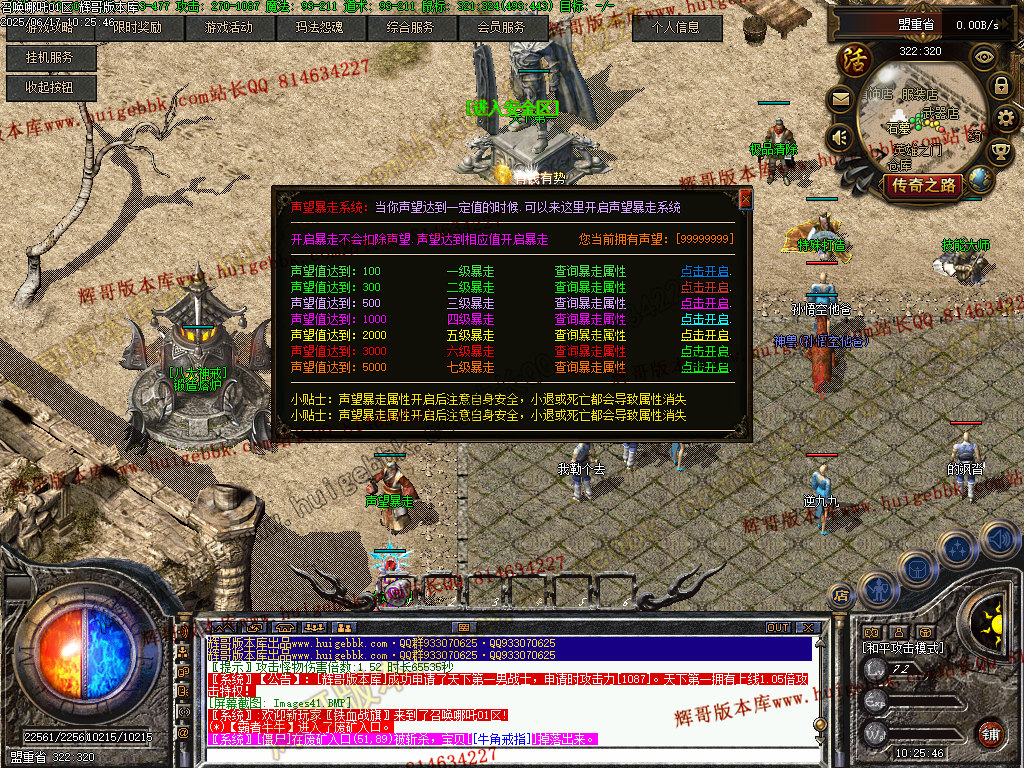Switch the 和平攻击模式 attack mode
Screen dimensions: 1024x768
902,648
